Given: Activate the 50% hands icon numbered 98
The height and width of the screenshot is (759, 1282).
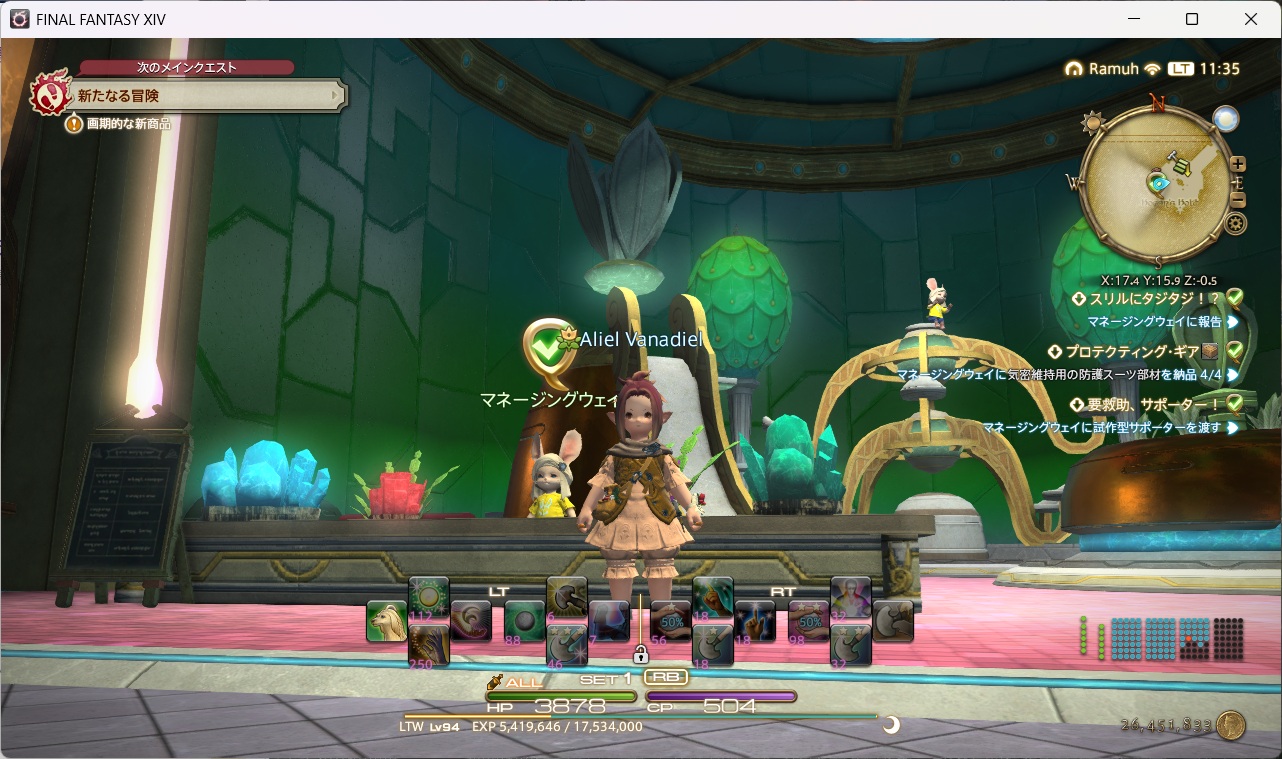Looking at the screenshot, I should (807, 620).
